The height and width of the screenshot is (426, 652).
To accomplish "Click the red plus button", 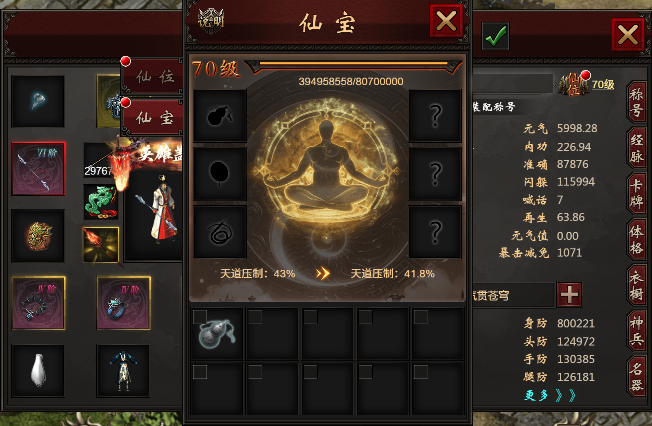I will click(x=569, y=294).
